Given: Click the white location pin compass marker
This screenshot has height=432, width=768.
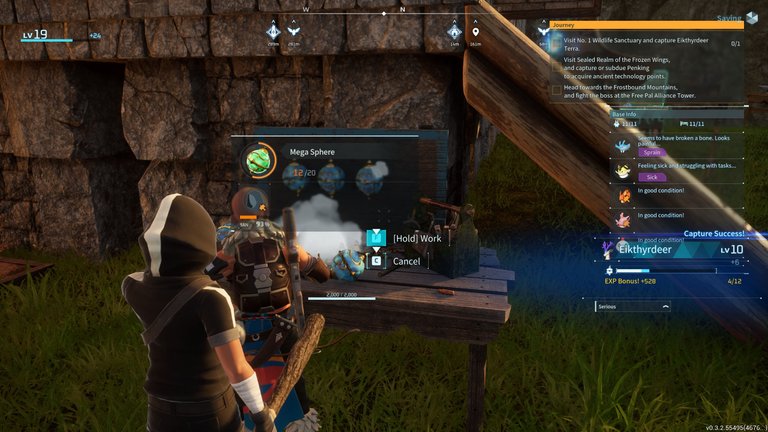Looking at the screenshot, I should pyautogui.click(x=475, y=31).
